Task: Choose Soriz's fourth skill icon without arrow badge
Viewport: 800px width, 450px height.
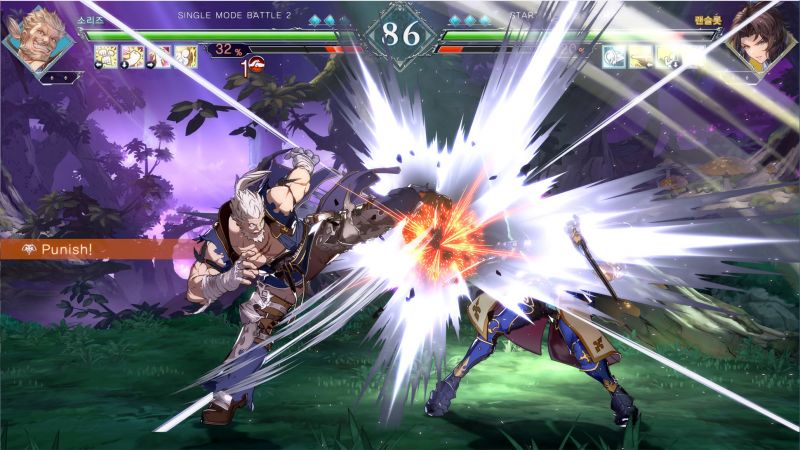Action: (x=186, y=57)
